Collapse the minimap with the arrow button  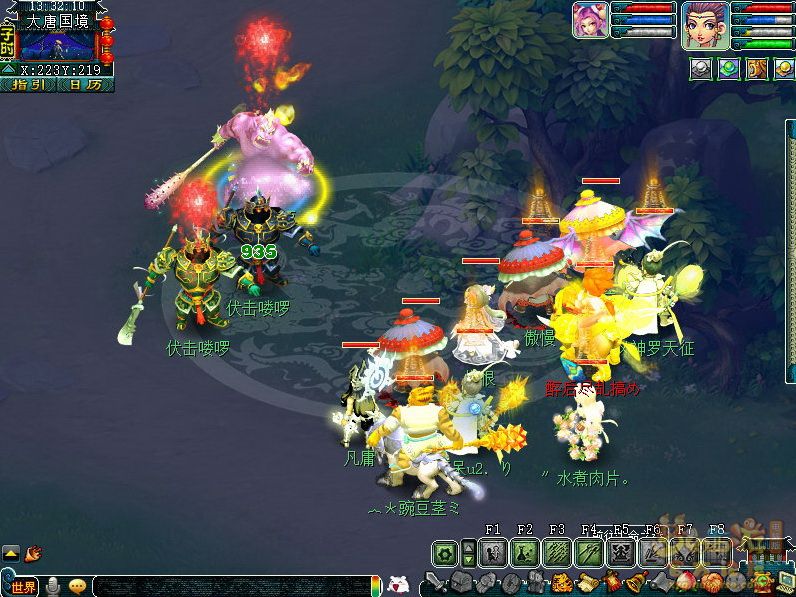point(8,70)
